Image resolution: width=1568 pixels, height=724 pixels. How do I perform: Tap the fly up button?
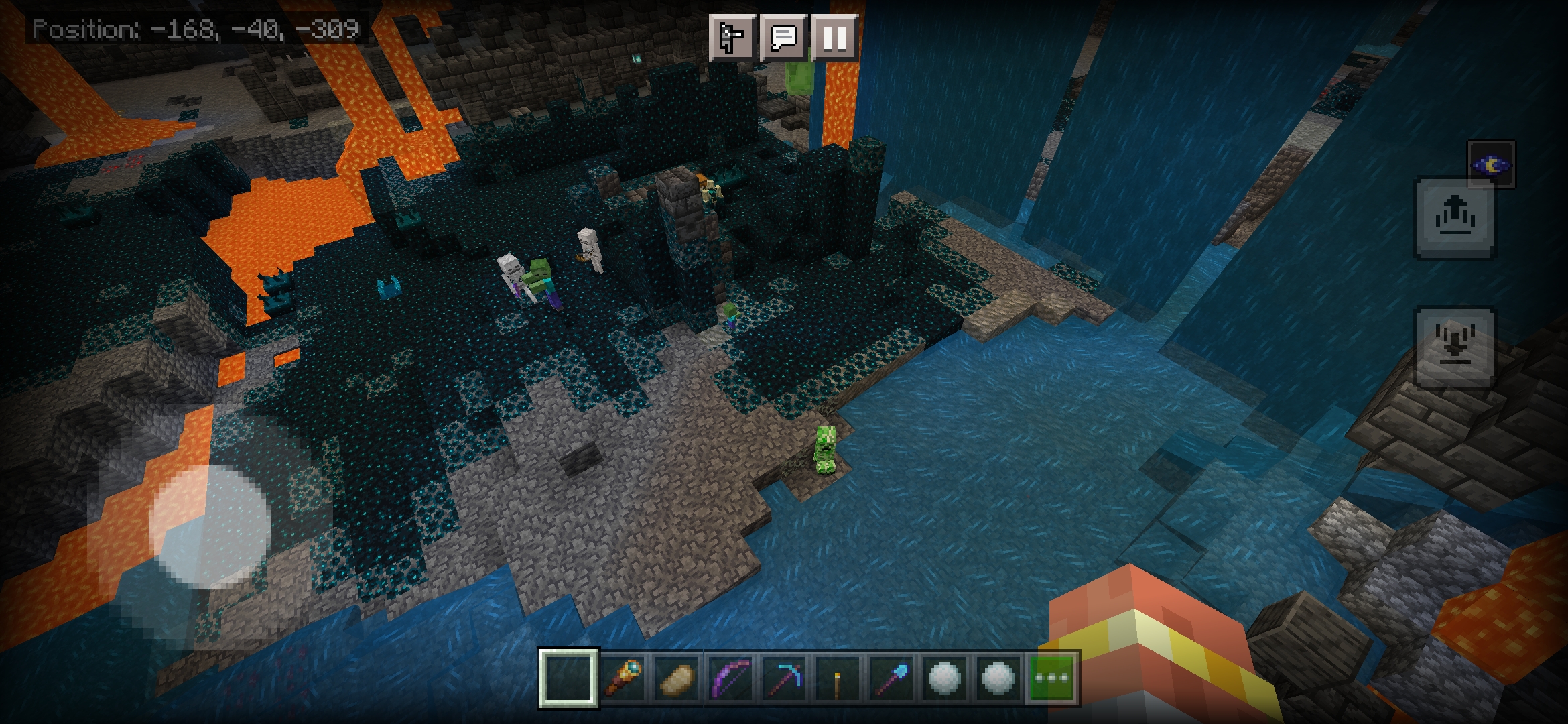[1453, 219]
